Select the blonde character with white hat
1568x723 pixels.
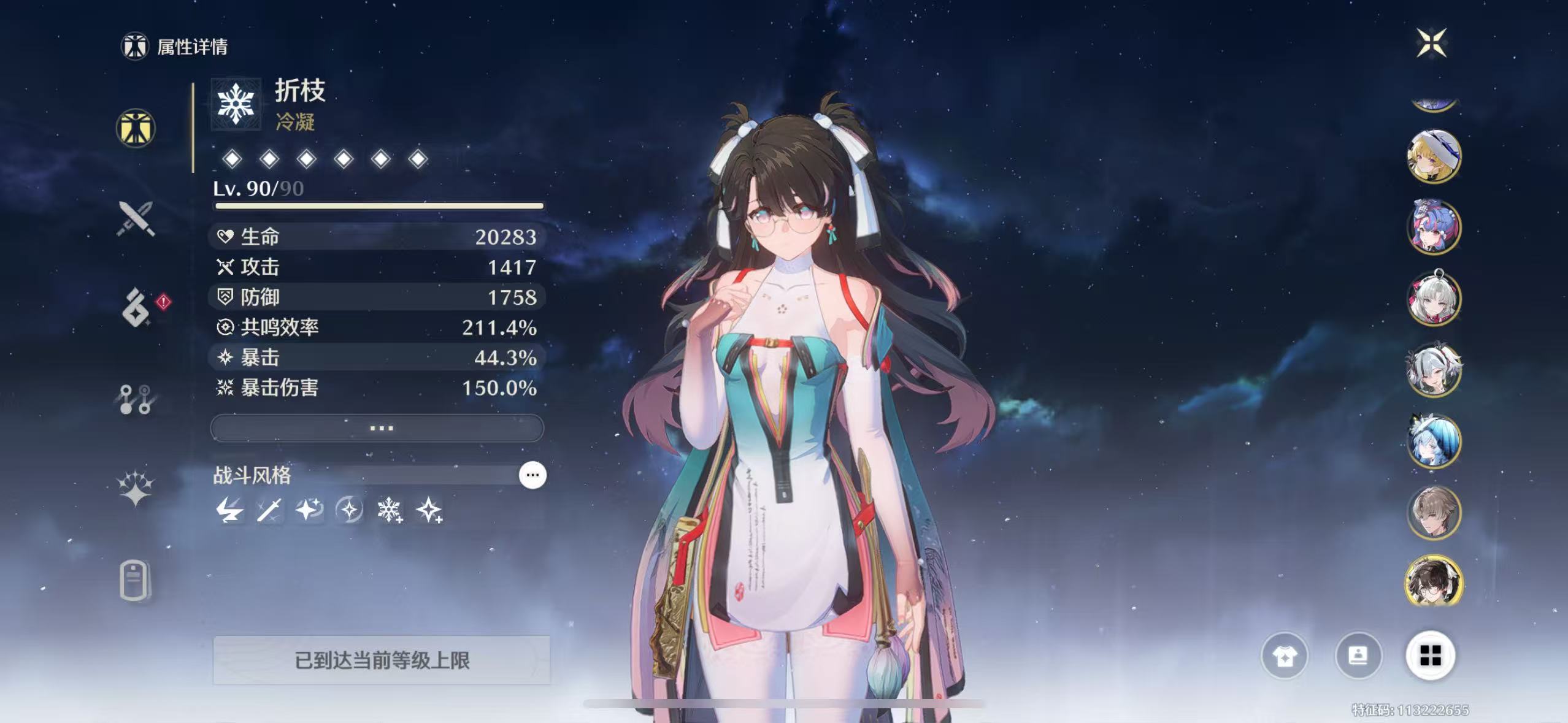click(1434, 156)
